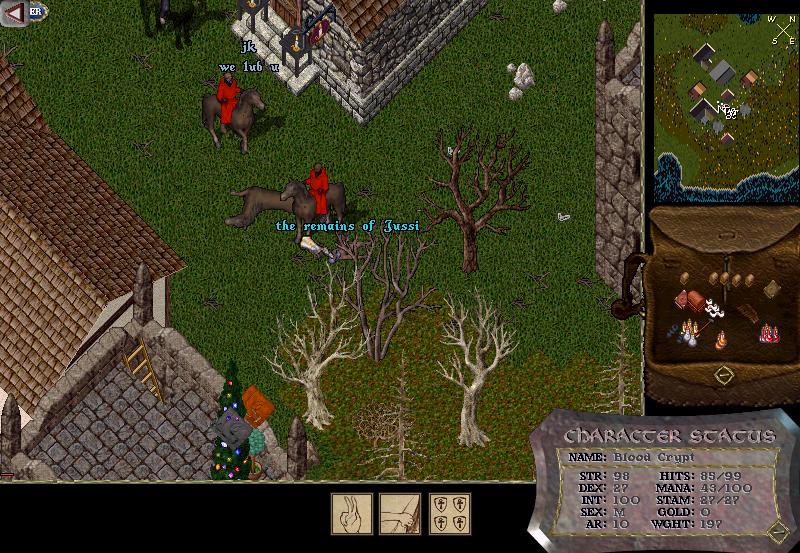Grab the white bones pile in backpack

point(715,308)
